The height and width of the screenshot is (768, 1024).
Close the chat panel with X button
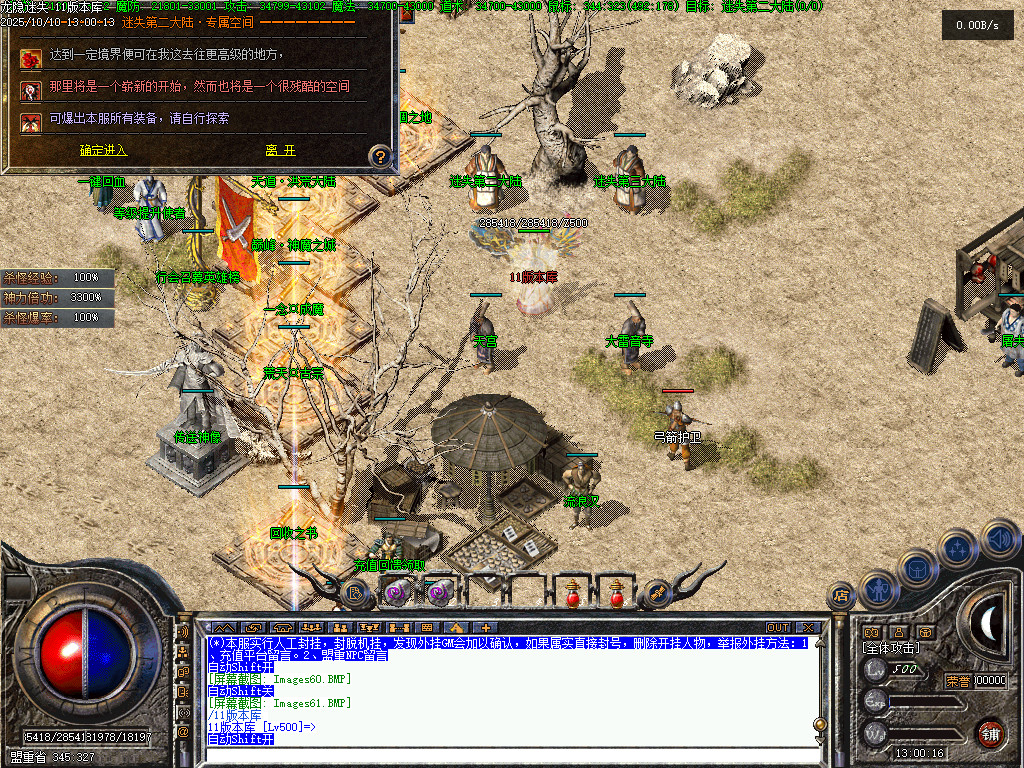[808, 628]
